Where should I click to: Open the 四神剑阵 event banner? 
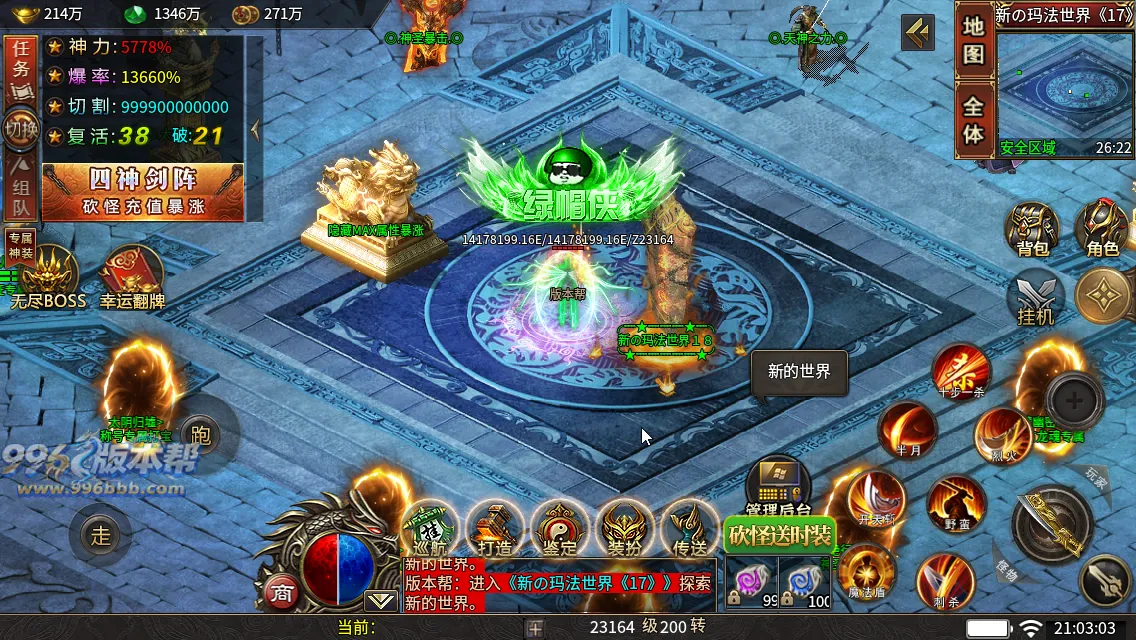click(x=143, y=191)
